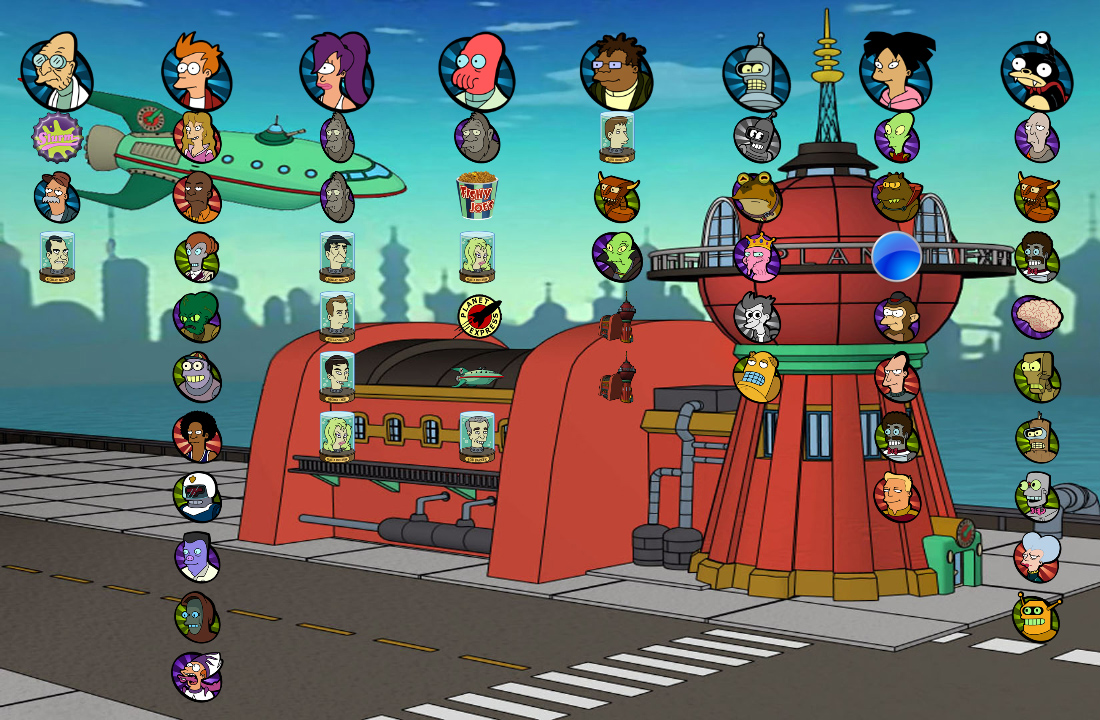Select the Zapp Brannigan icon
This screenshot has width=1100, height=720.
pyautogui.click(x=897, y=497)
